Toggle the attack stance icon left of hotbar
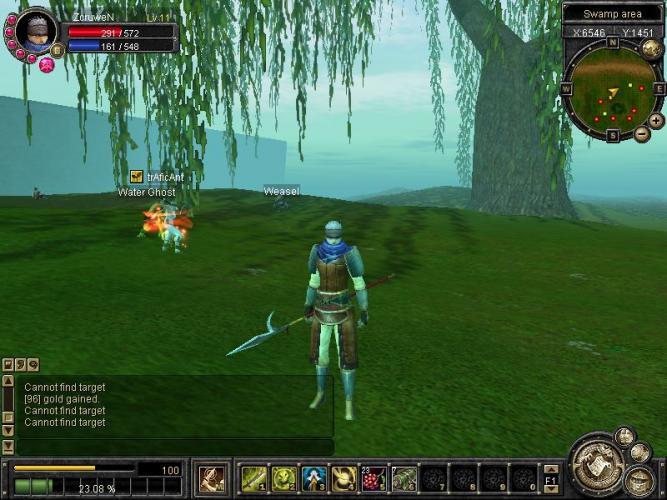This screenshot has width=667, height=500. tap(211, 478)
